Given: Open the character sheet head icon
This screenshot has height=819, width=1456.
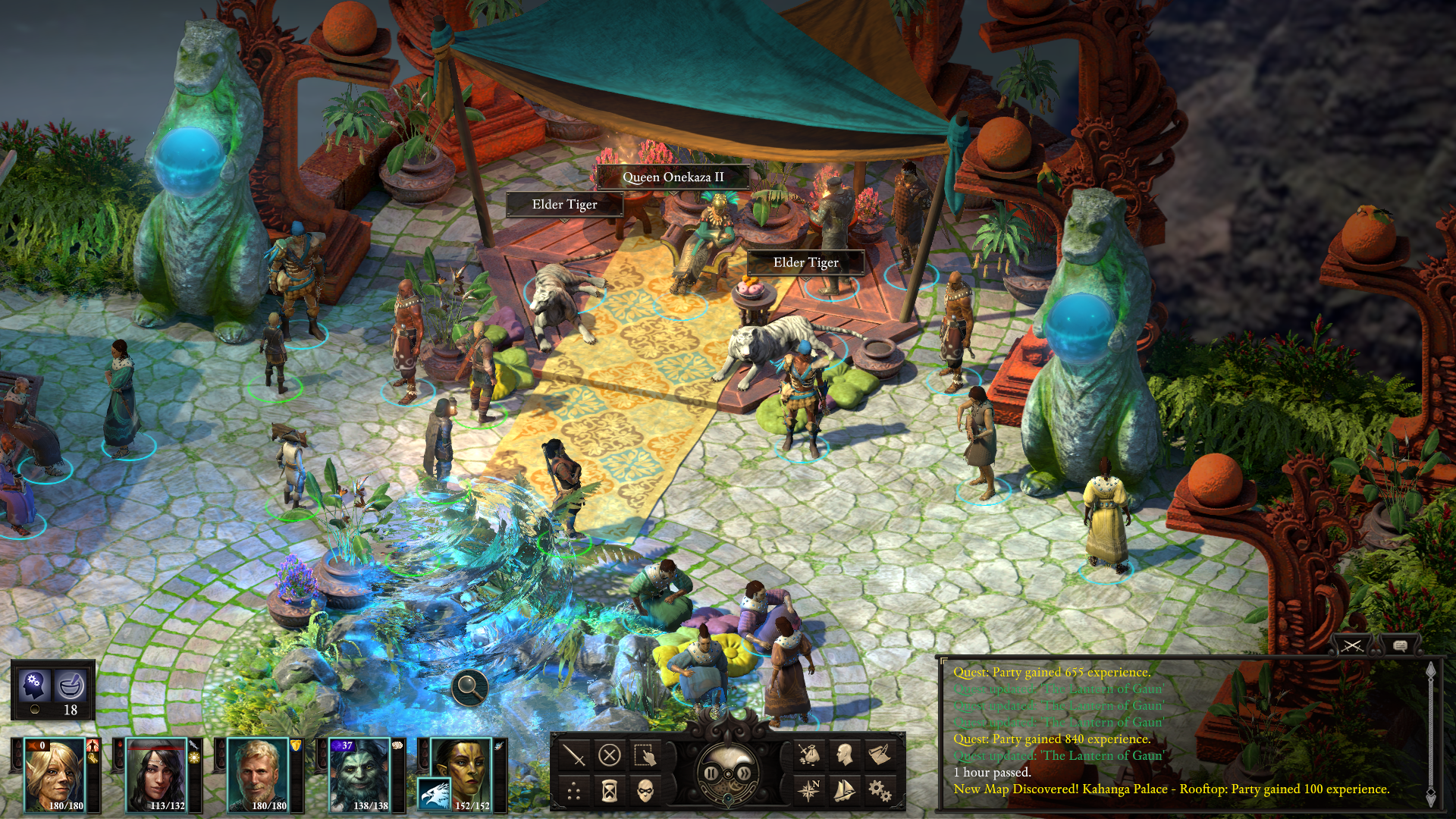Looking at the screenshot, I should click(844, 755).
